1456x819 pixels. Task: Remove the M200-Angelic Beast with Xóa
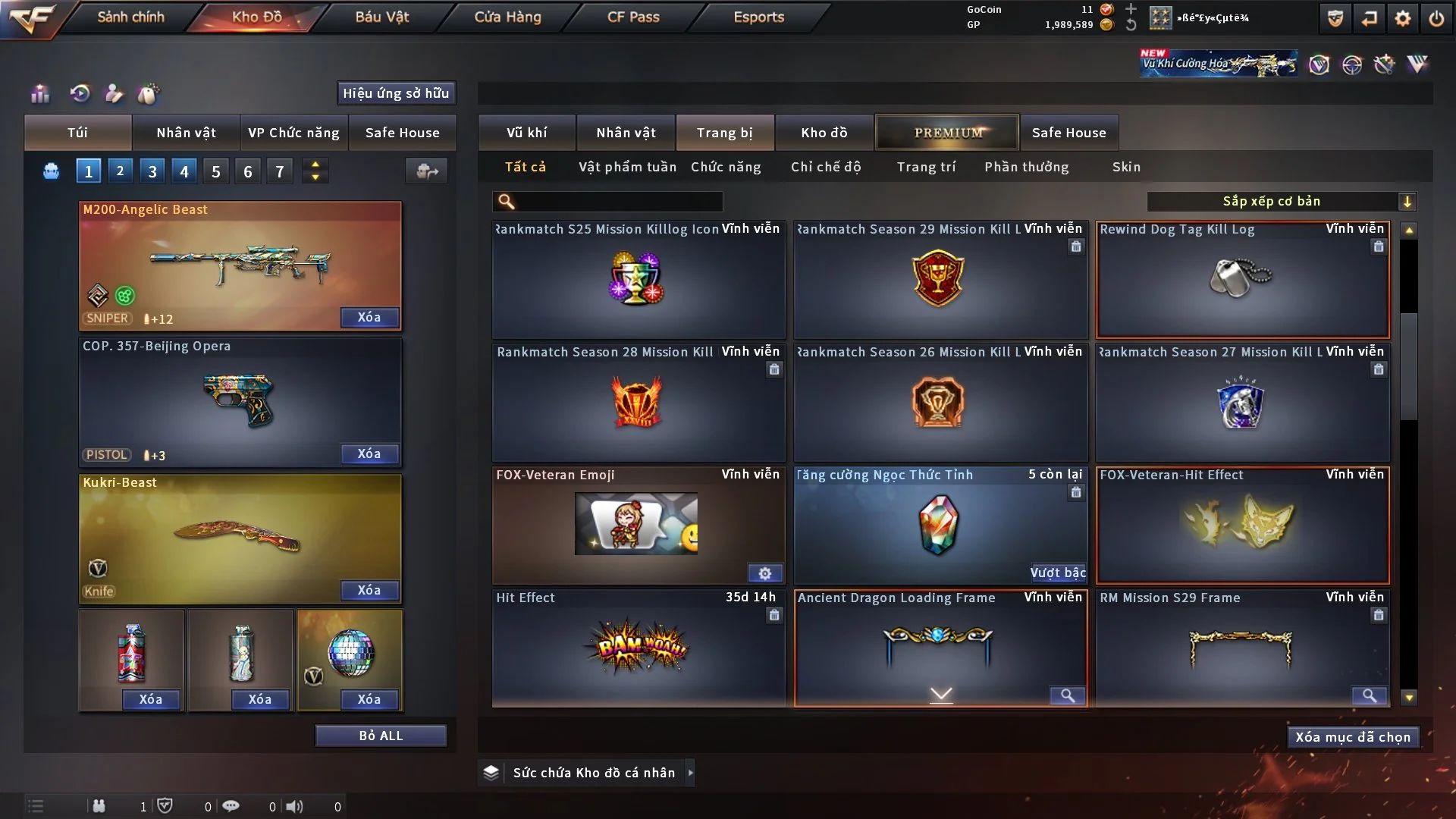[x=369, y=317]
